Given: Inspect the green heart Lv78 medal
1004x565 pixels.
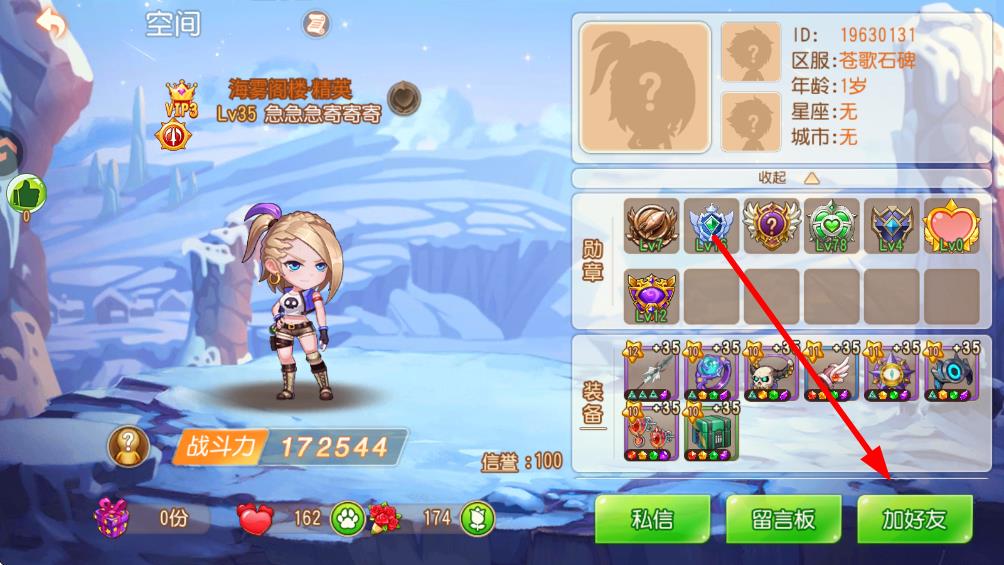Looking at the screenshot, I should 831,225.
